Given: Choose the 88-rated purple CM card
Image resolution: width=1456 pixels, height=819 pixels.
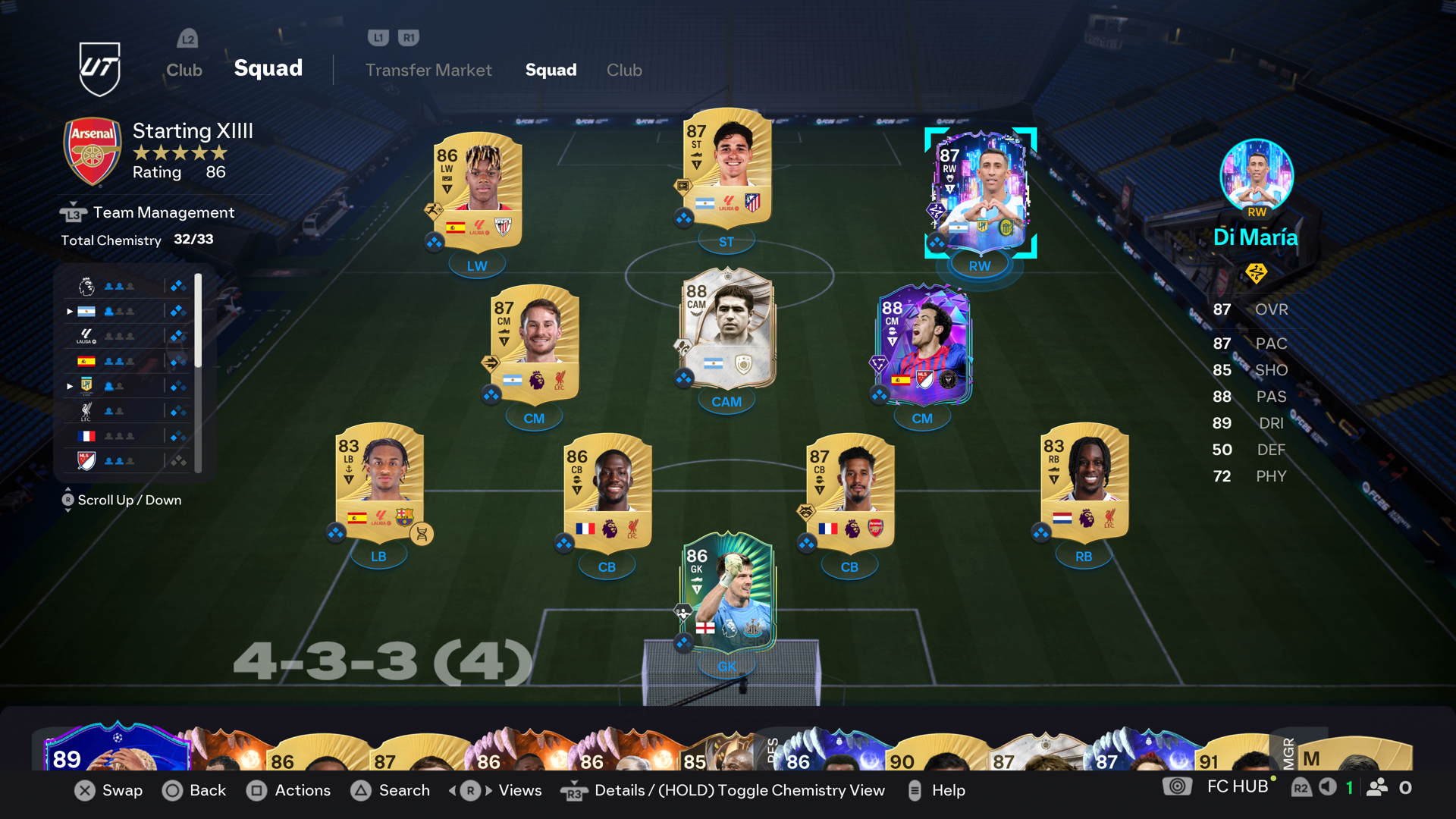Looking at the screenshot, I should click(x=922, y=345).
